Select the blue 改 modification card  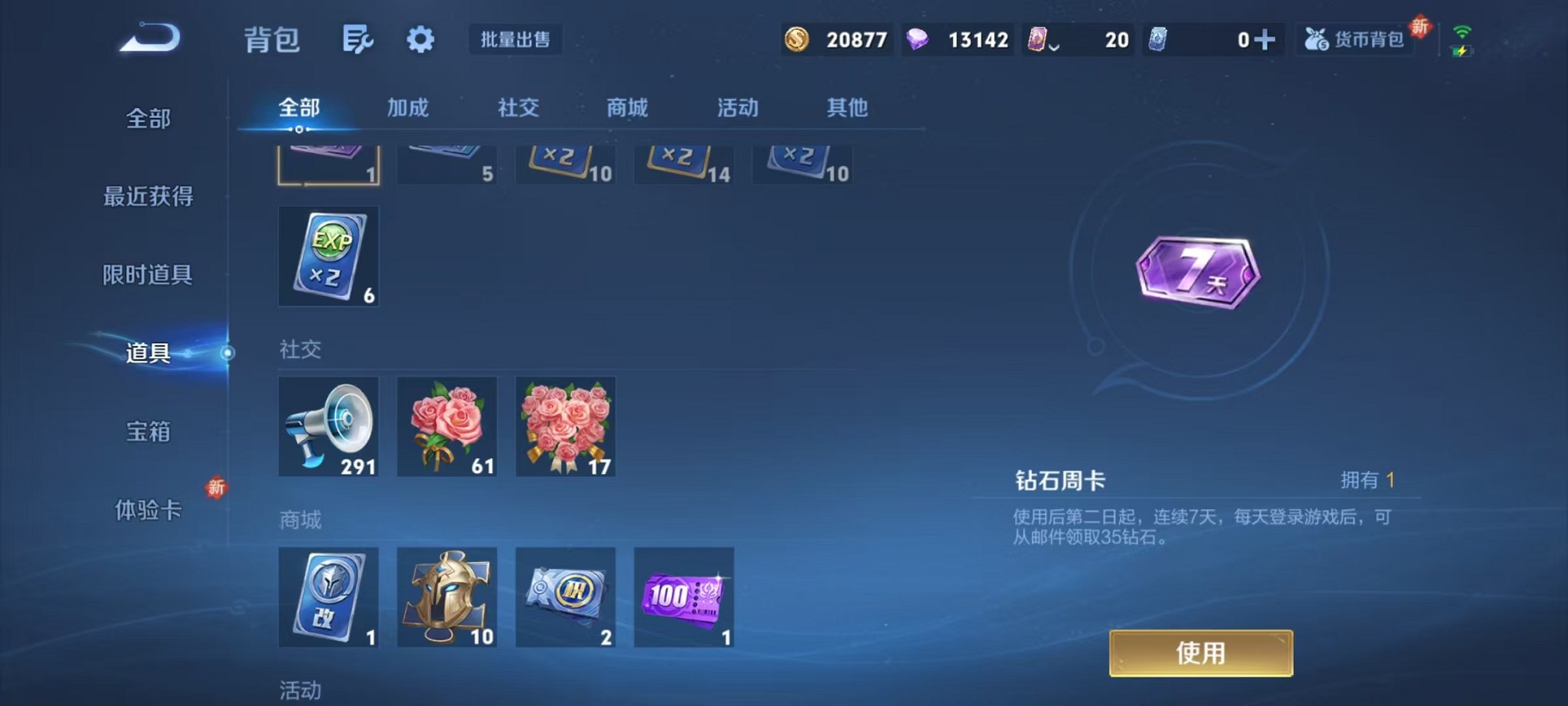(328, 597)
